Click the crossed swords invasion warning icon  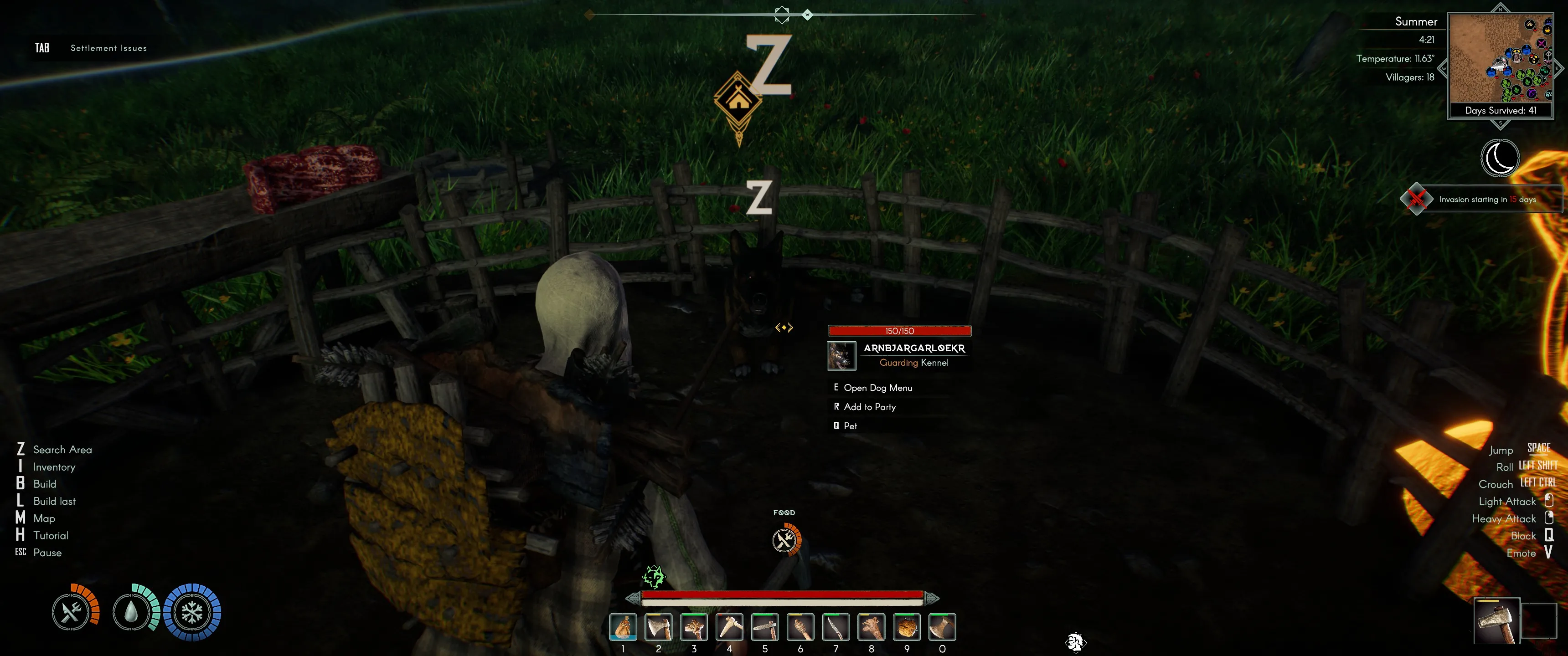[x=1416, y=199]
